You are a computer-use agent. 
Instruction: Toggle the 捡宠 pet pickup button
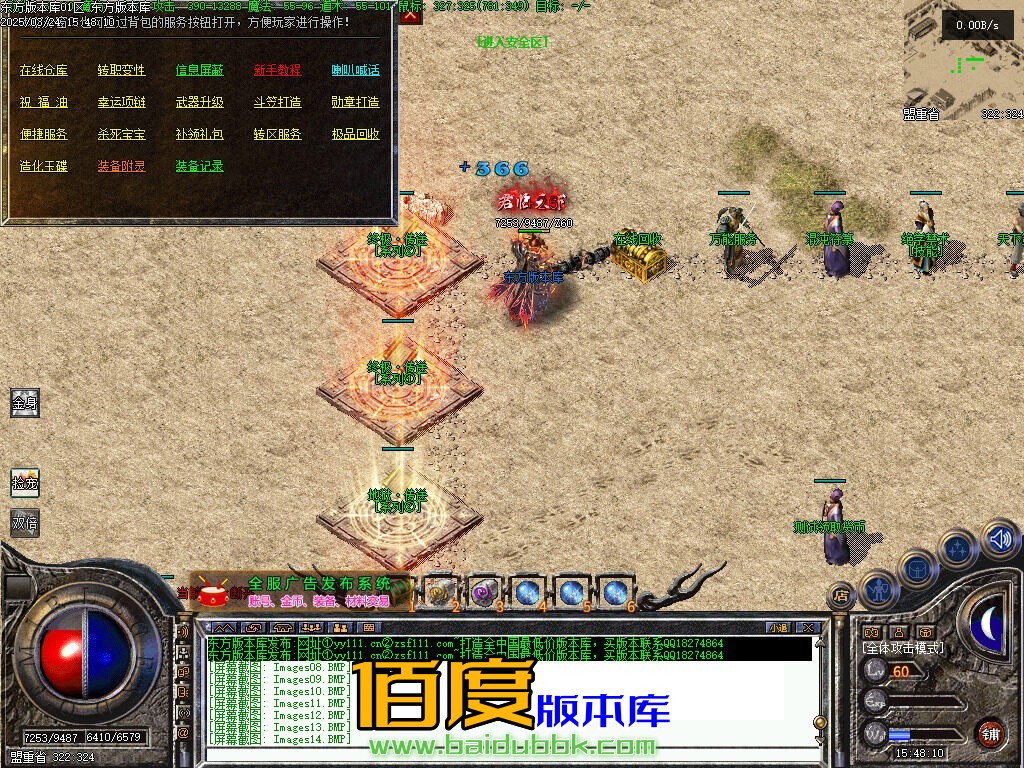click(x=25, y=483)
